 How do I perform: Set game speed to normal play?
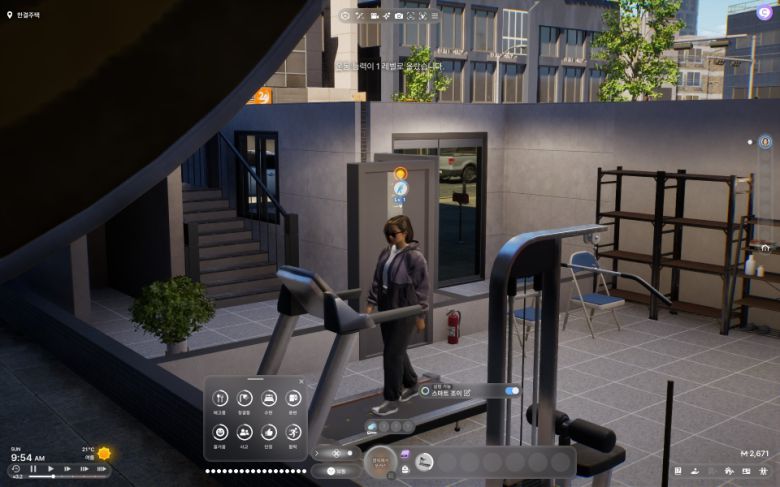tap(51, 468)
